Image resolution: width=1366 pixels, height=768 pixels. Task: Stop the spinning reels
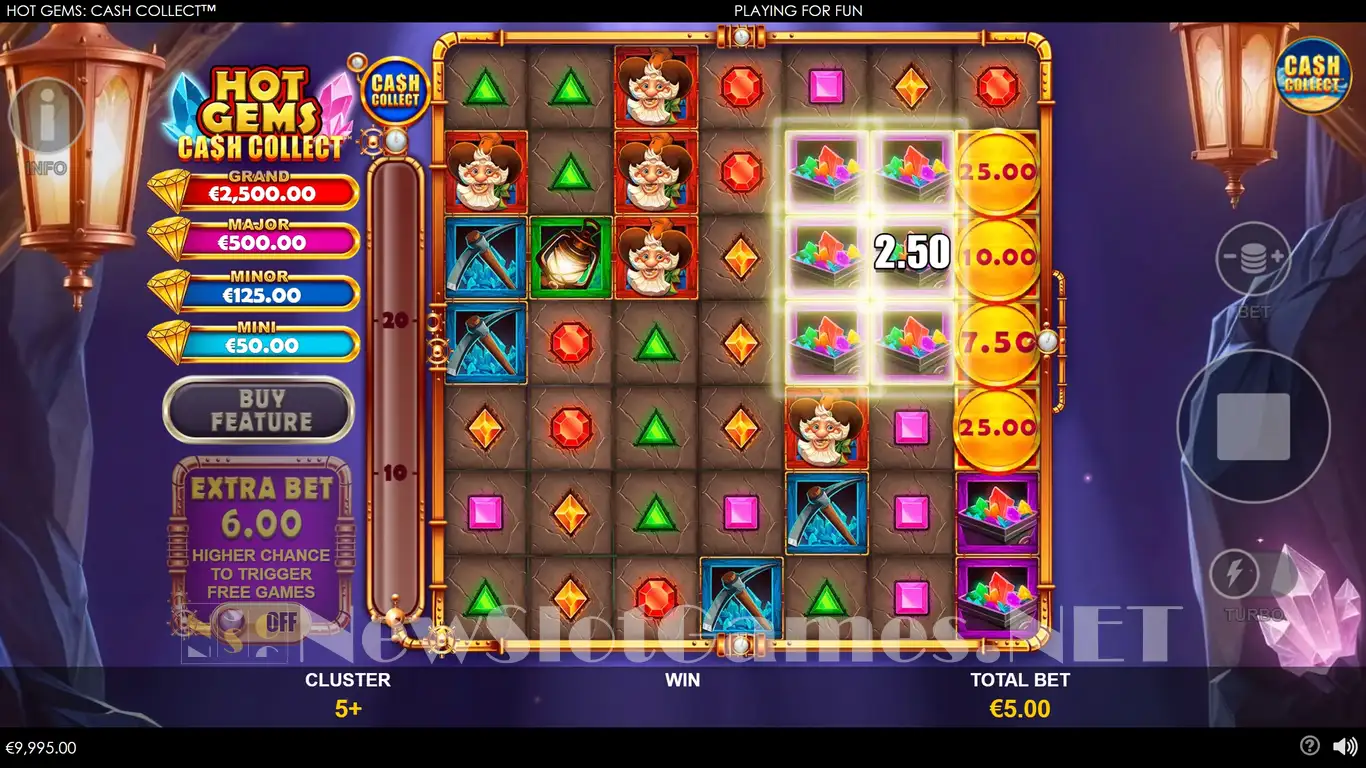[x=1253, y=426]
